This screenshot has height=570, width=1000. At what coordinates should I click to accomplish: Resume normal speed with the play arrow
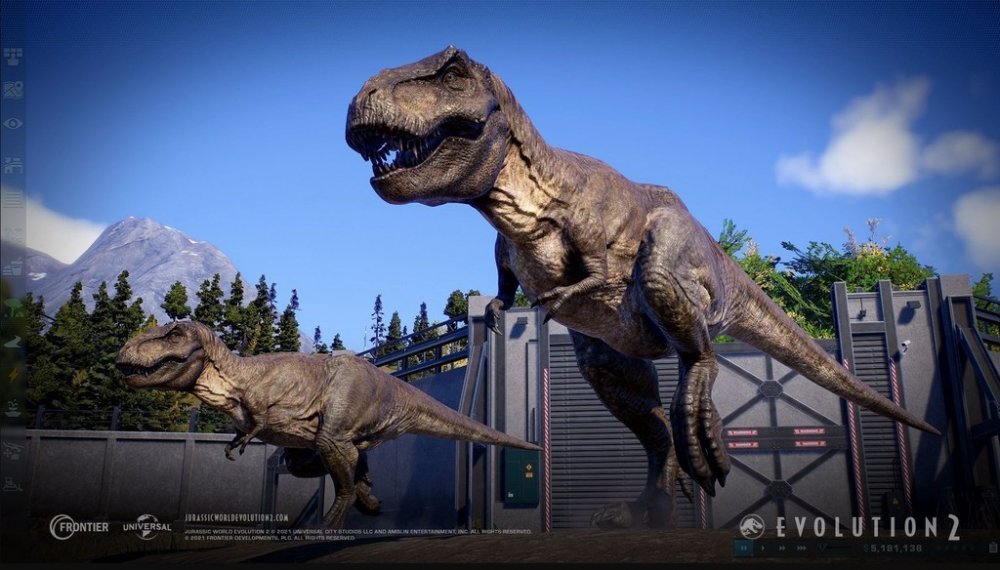click(762, 548)
